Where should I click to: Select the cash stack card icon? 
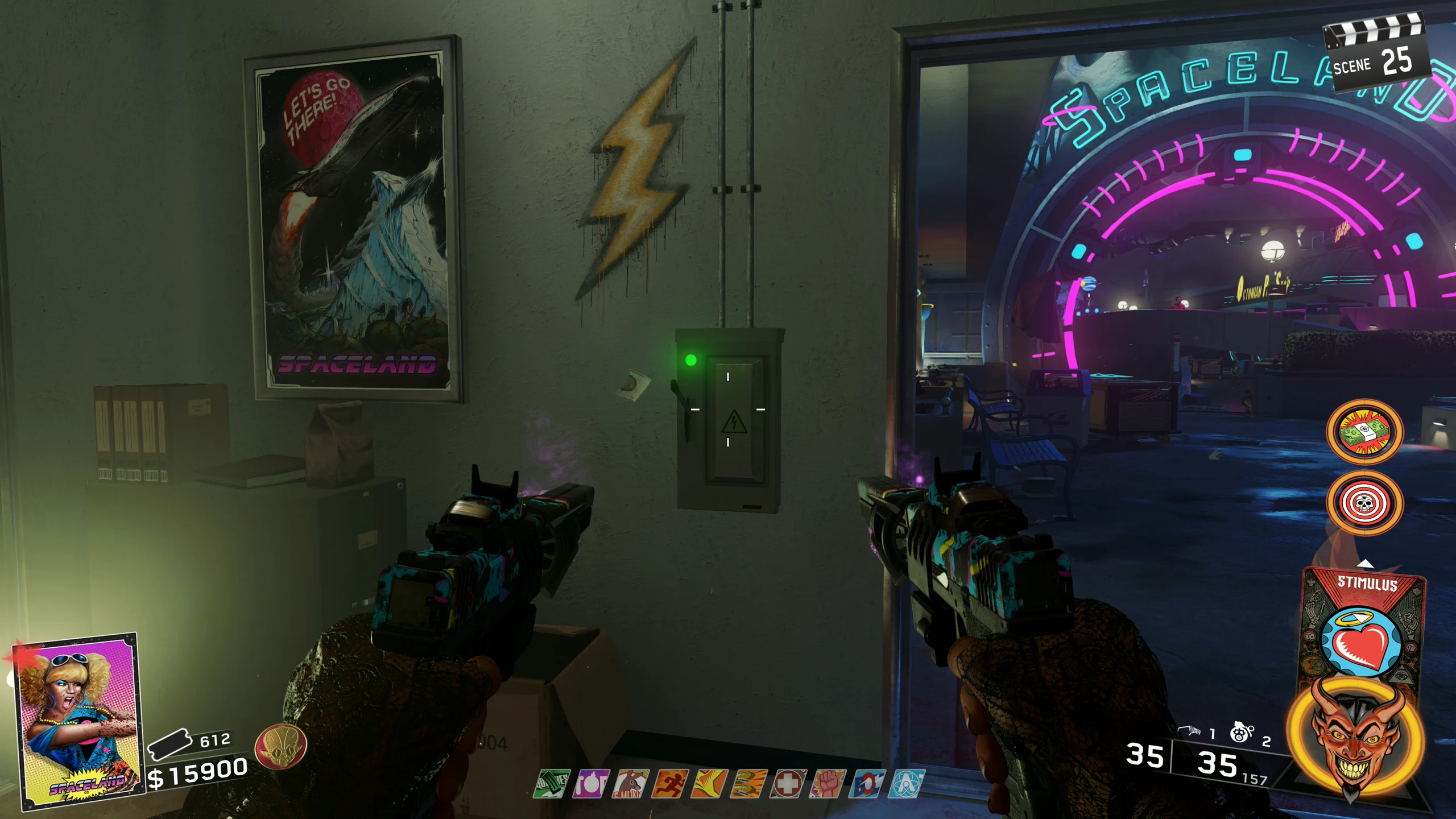1364,432
